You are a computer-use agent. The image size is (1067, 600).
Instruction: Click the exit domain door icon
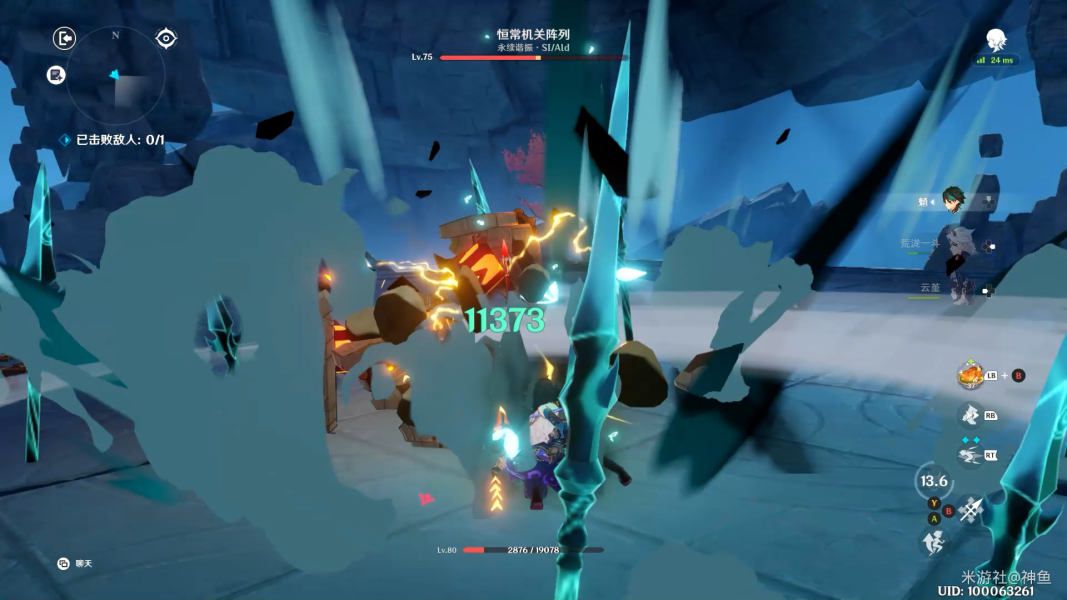pyautogui.click(x=64, y=39)
